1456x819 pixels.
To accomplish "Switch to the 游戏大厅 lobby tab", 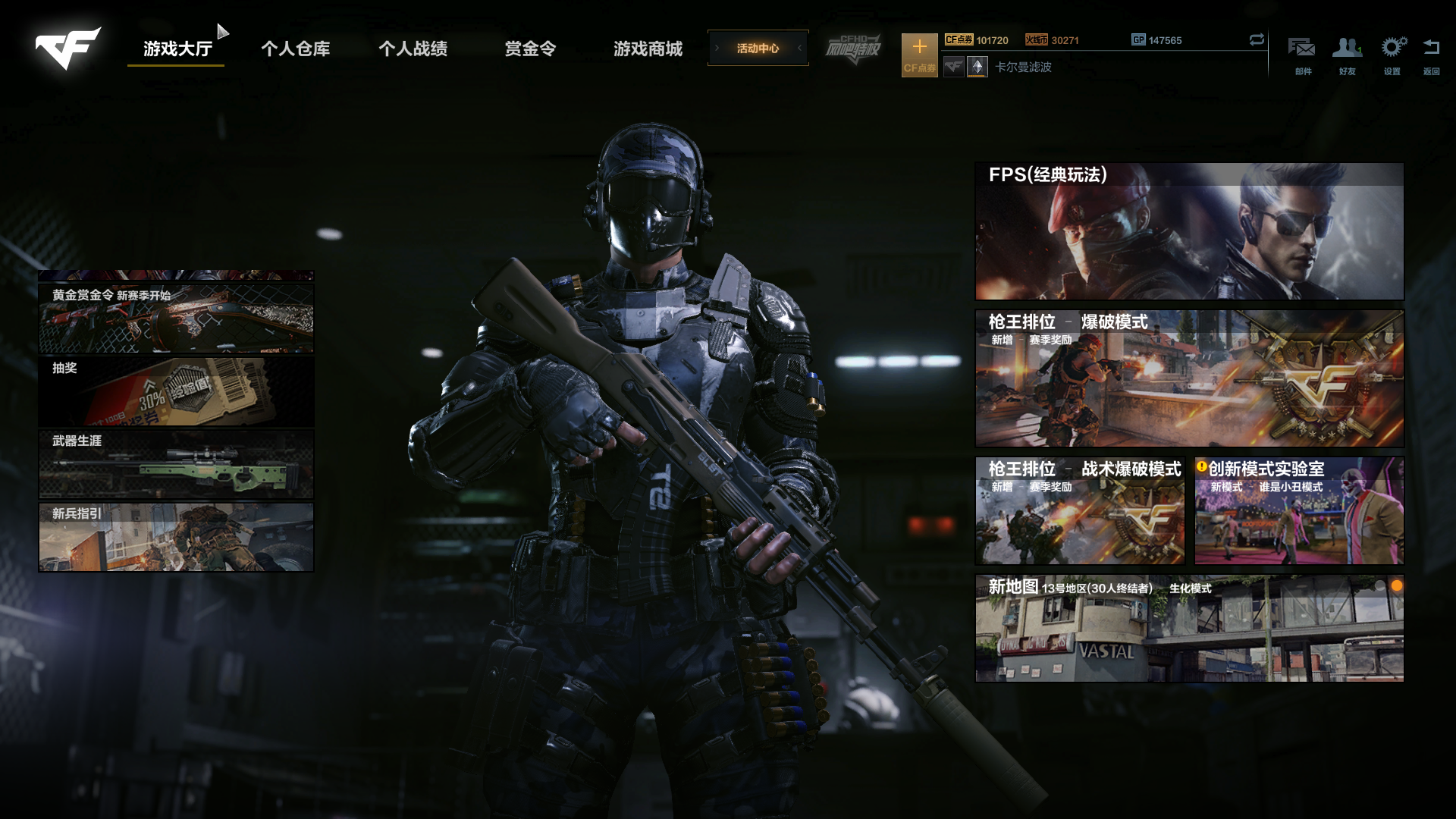I will 177,49.
